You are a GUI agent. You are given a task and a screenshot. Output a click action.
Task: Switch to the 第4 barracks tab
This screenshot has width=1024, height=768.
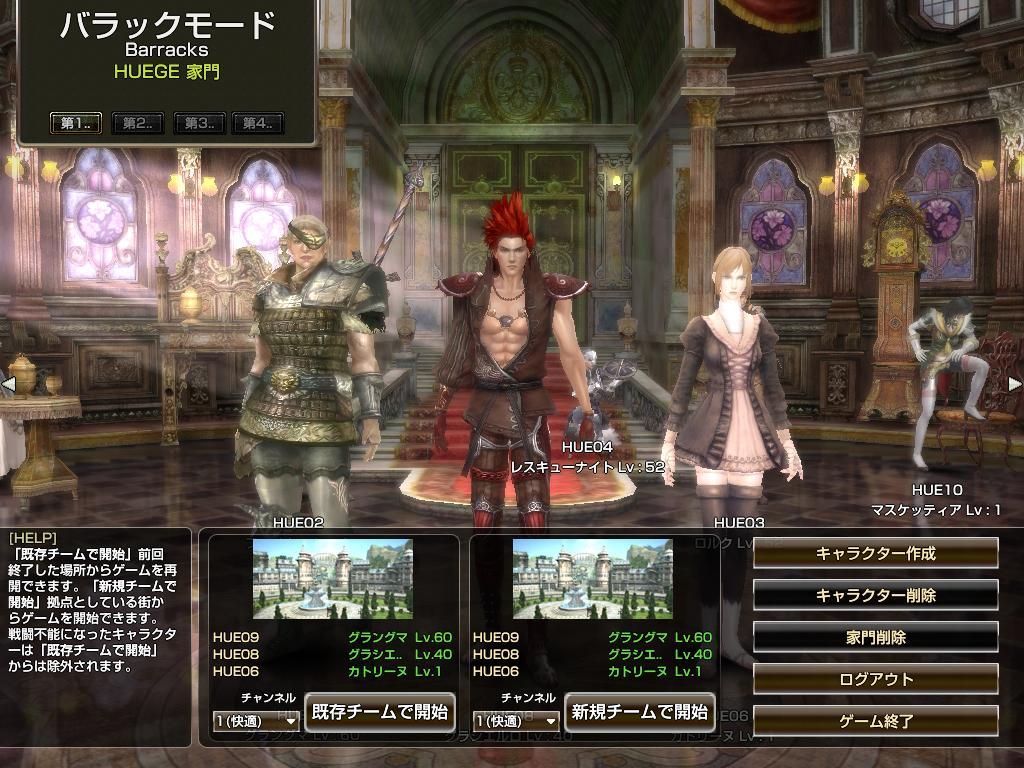258,123
